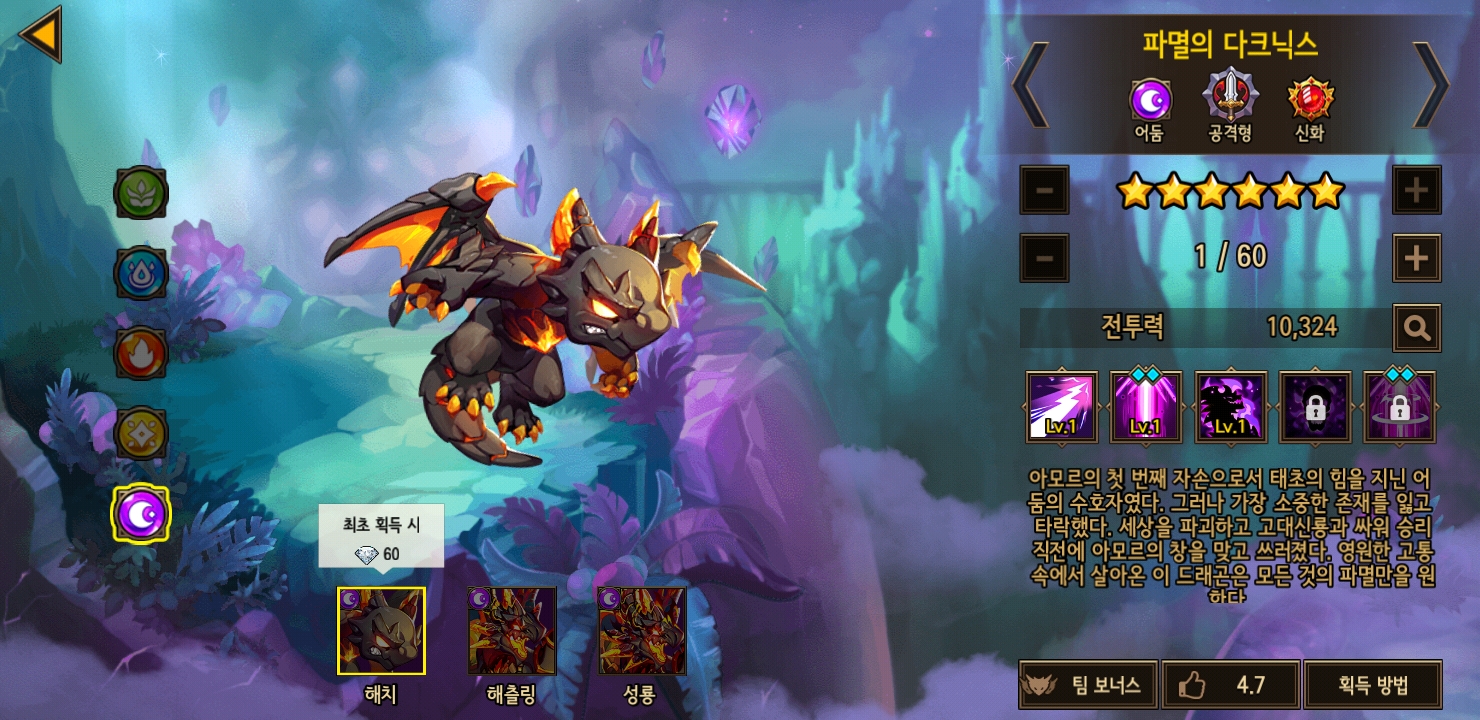The width and height of the screenshot is (1480, 720).
Task: Open stat details with magnifier button
Action: tap(1416, 327)
